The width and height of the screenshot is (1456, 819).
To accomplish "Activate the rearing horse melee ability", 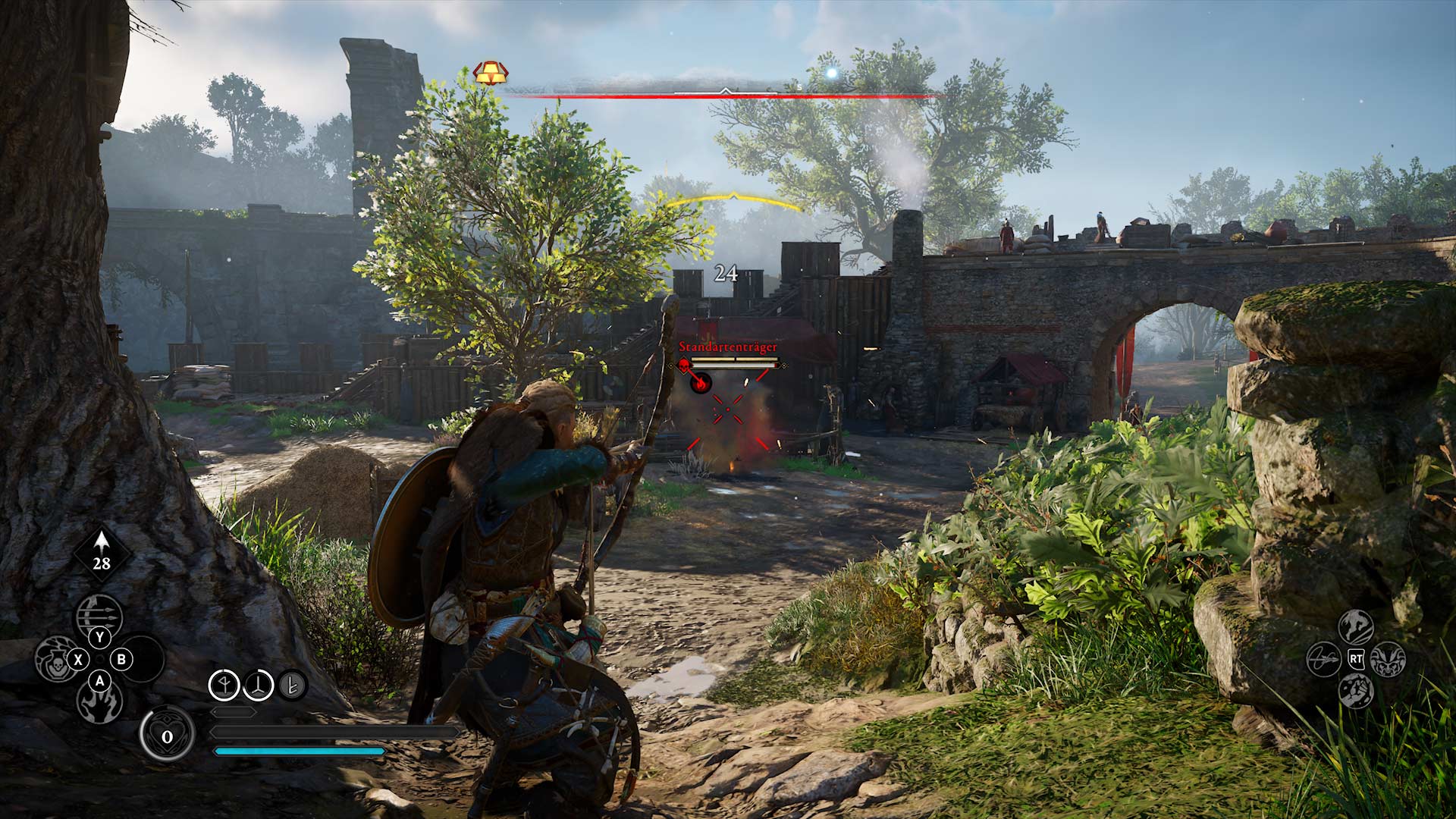I will [1355, 626].
